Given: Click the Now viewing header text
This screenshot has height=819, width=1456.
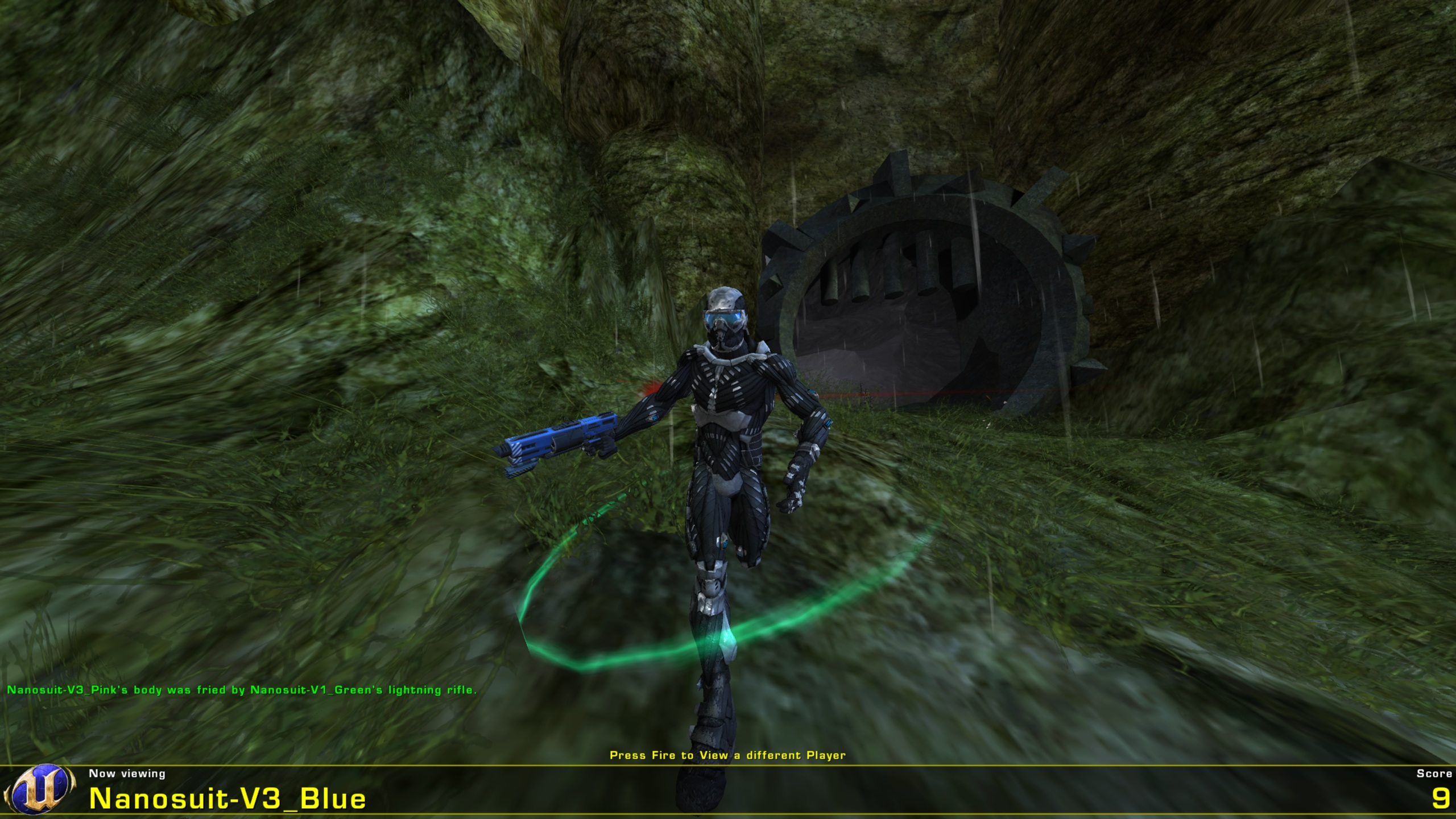Looking at the screenshot, I should click(128, 773).
